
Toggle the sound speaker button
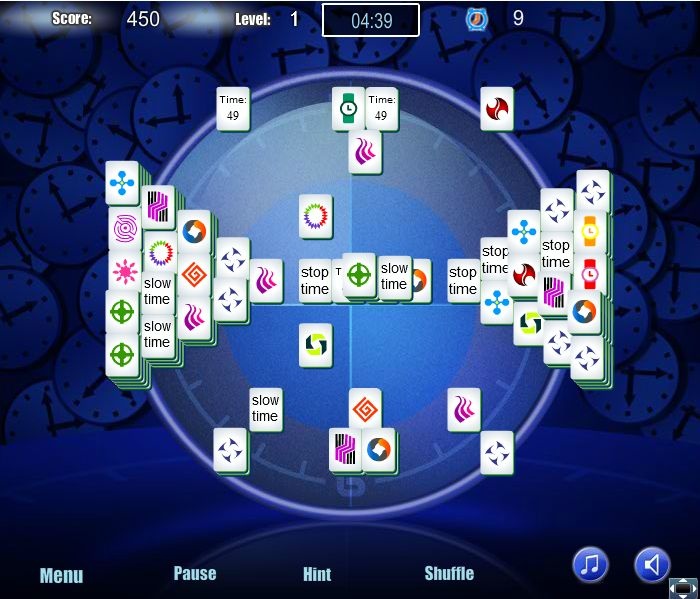(652, 565)
